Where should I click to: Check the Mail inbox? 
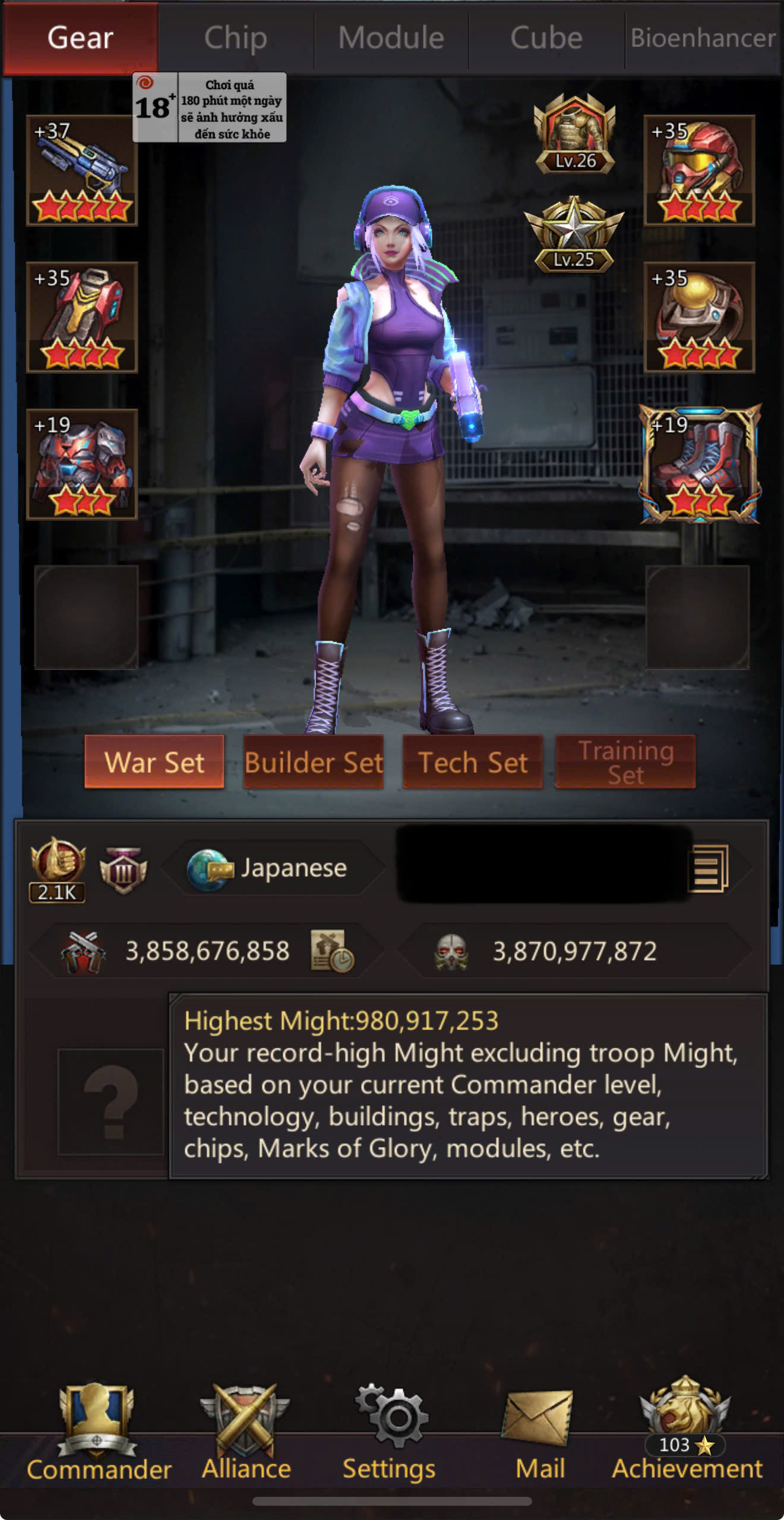[539, 1431]
